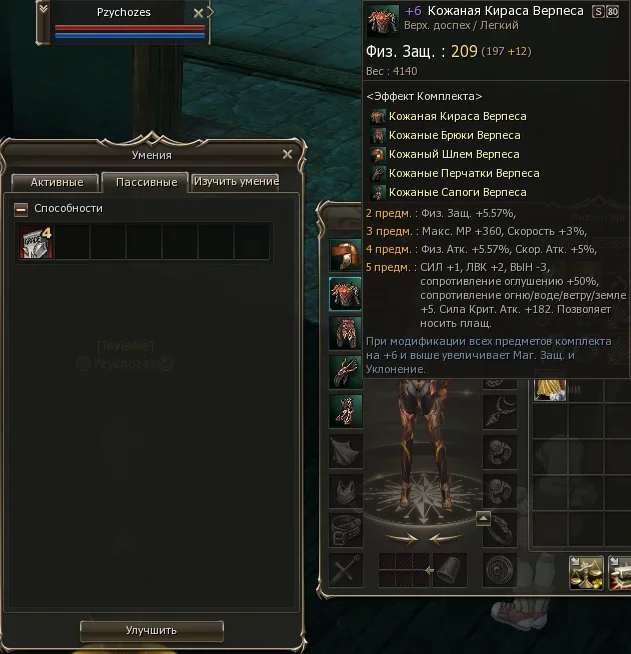Open the Изучить умение tab
Image resolution: width=631 pixels, height=654 pixels.
236,182
